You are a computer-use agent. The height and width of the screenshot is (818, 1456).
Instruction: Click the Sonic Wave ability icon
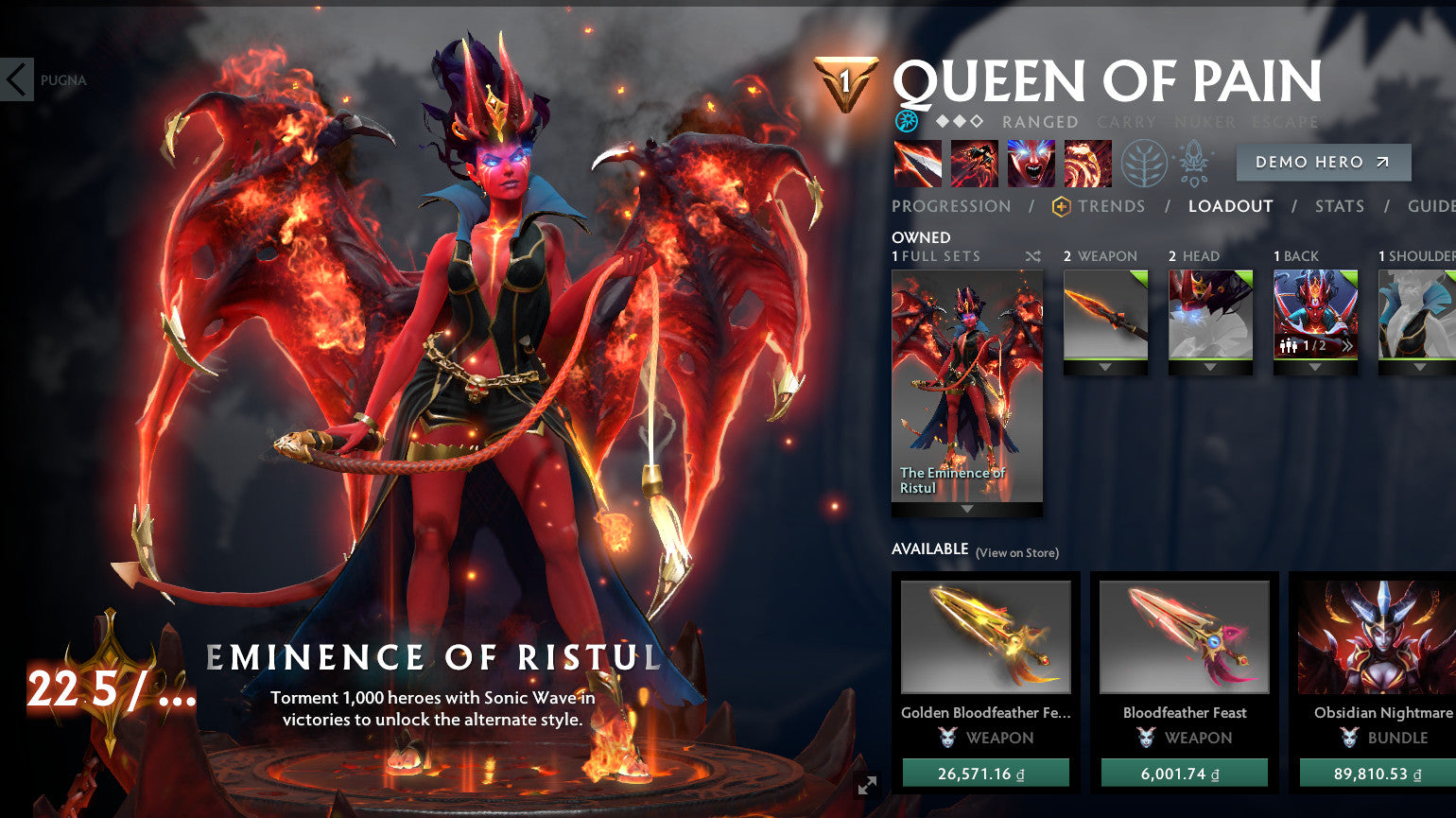click(1087, 163)
